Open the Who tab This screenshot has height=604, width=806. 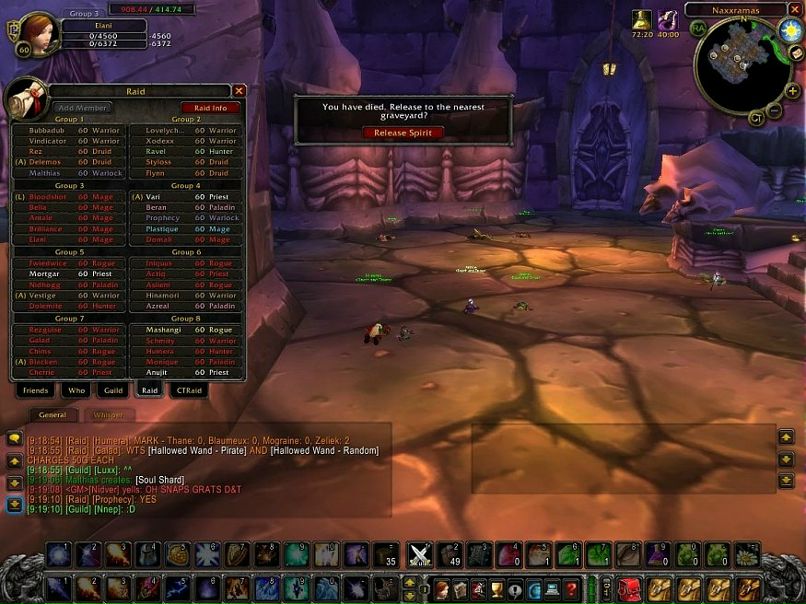tap(77, 390)
